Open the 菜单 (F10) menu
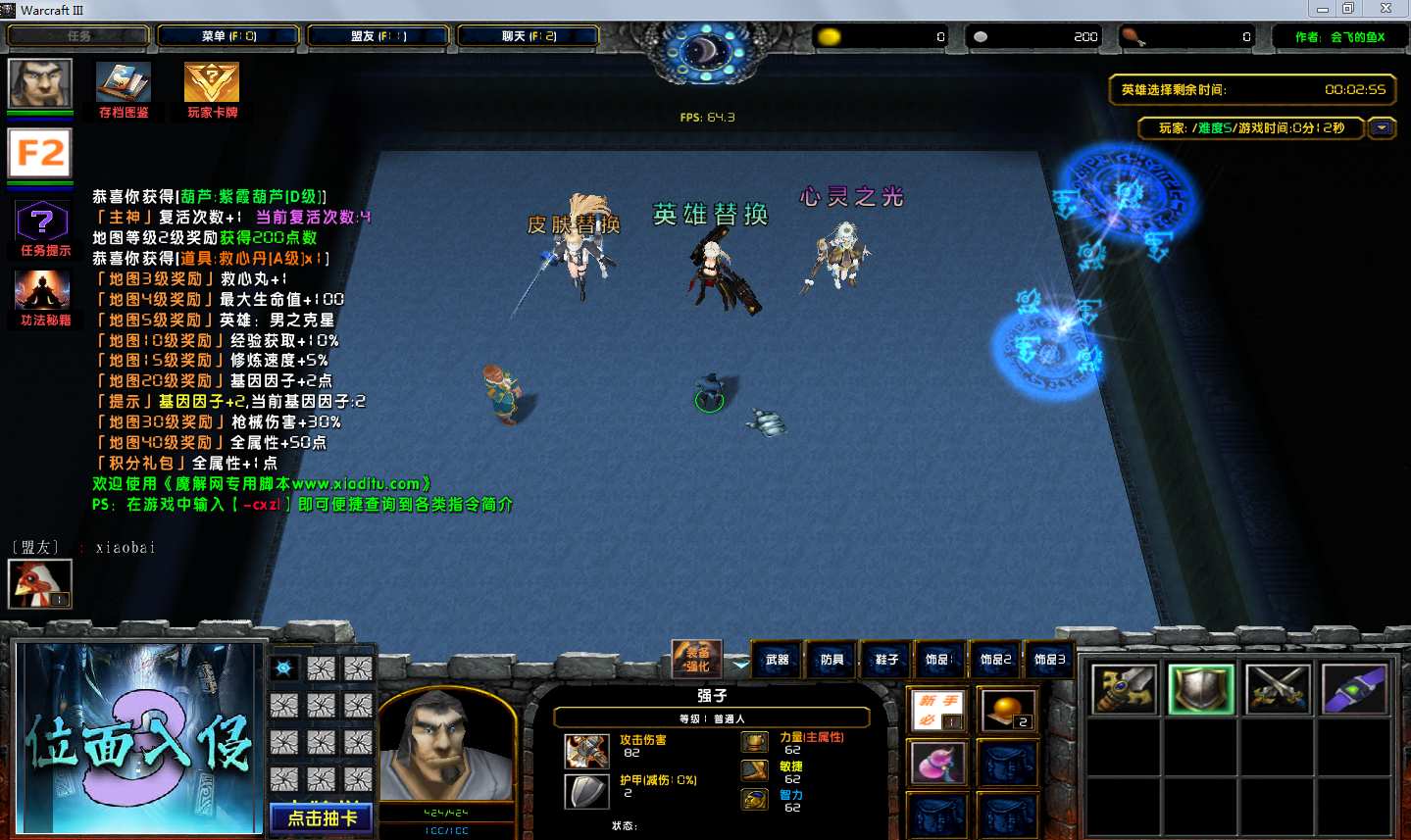The height and width of the screenshot is (840, 1411). click(228, 36)
